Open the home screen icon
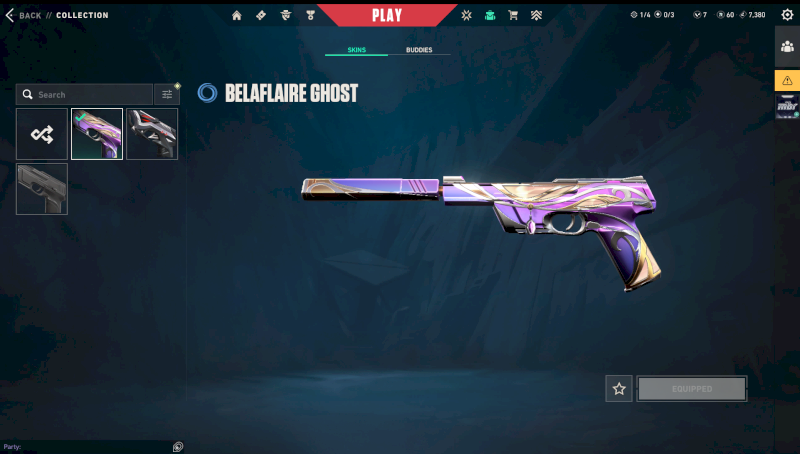 pos(237,15)
